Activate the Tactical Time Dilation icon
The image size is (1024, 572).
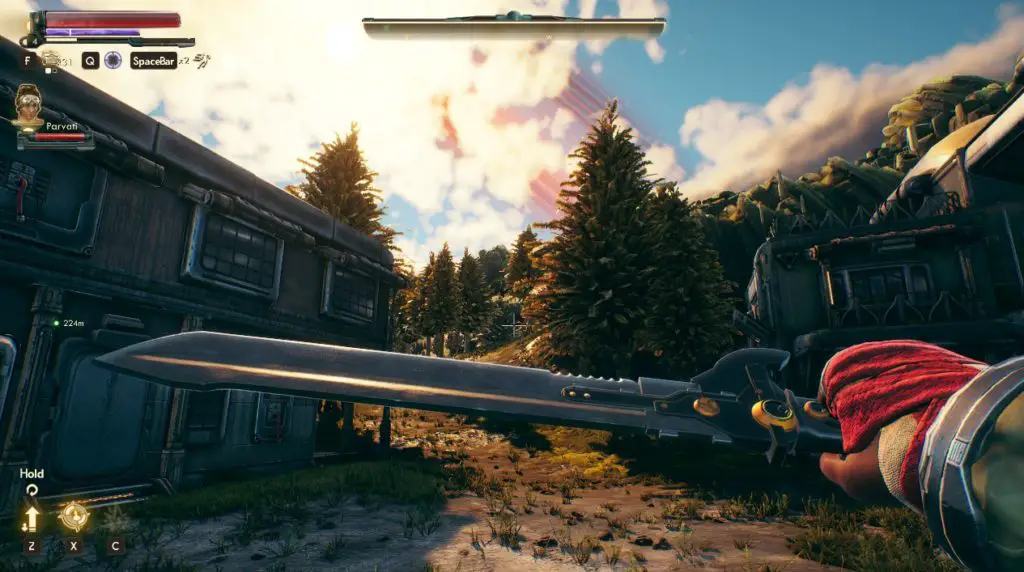click(113, 60)
